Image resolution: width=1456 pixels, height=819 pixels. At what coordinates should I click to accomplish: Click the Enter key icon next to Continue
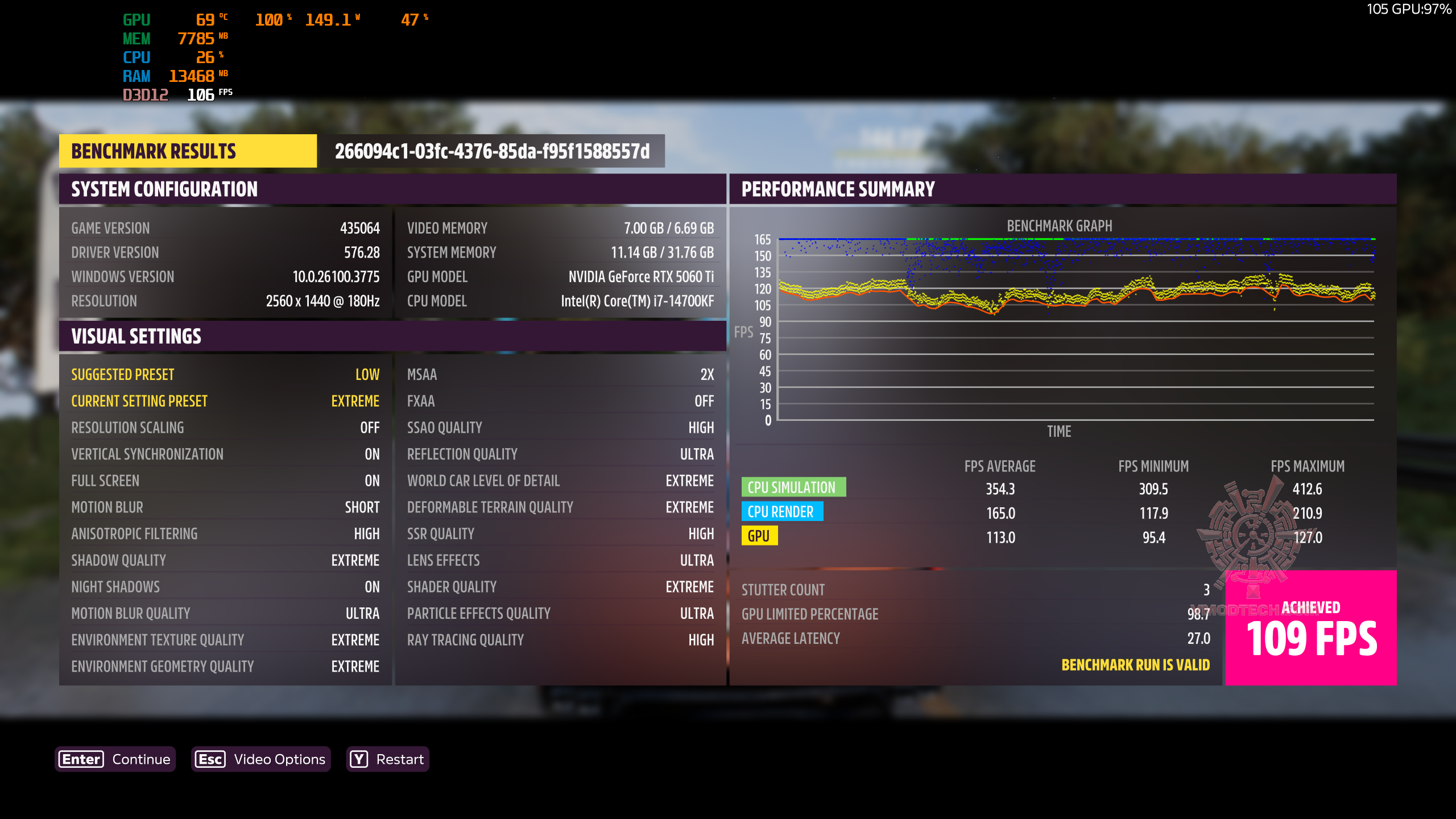pos(80,759)
